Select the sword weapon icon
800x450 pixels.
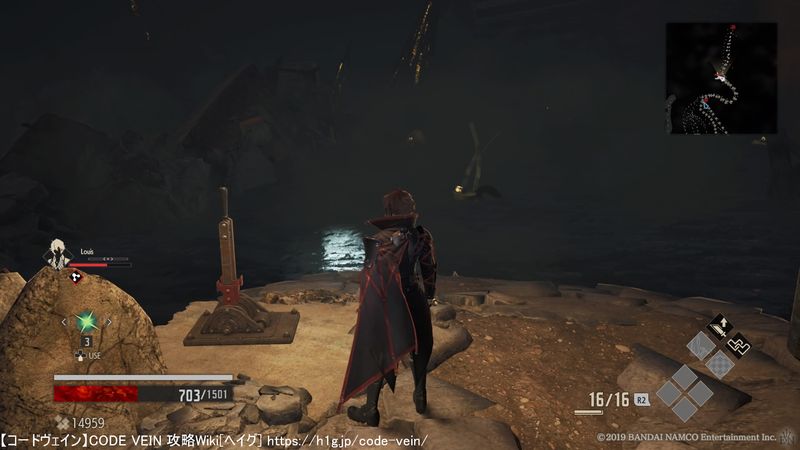click(x=719, y=327)
